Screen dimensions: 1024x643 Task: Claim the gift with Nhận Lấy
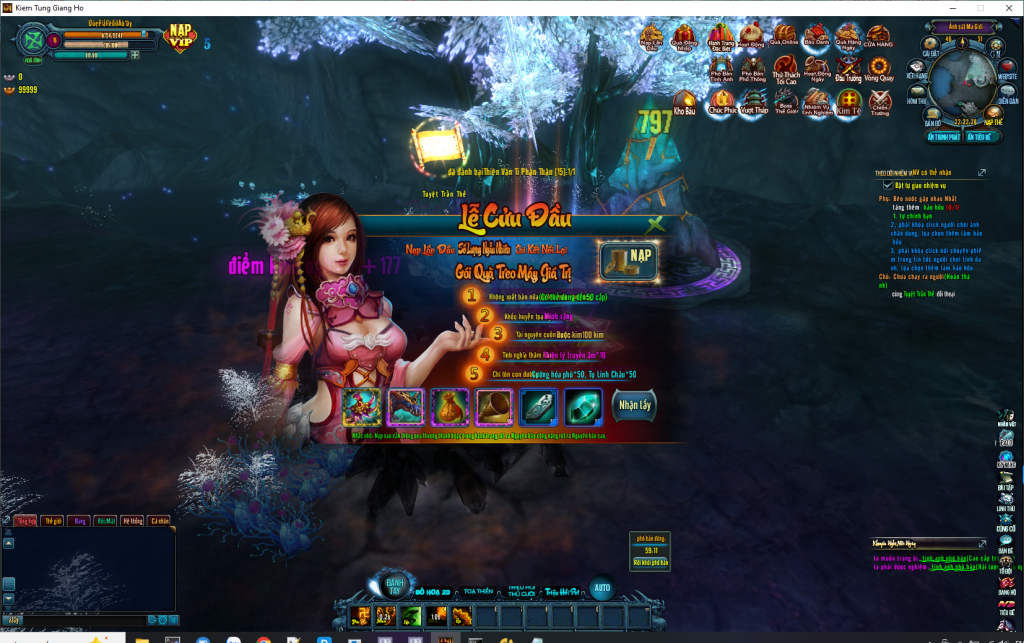coord(634,405)
